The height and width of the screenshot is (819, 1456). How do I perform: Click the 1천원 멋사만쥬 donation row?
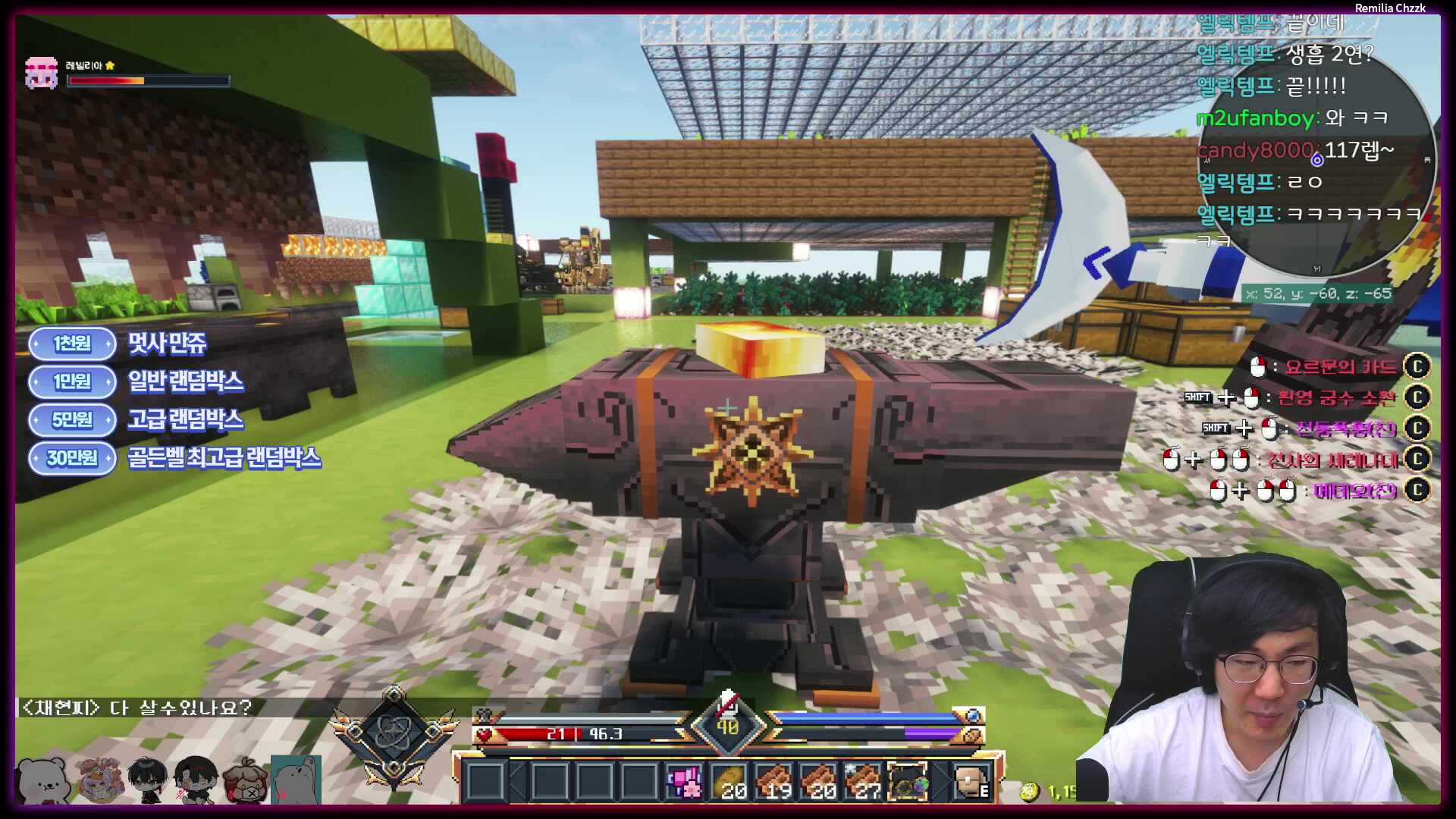click(x=119, y=344)
